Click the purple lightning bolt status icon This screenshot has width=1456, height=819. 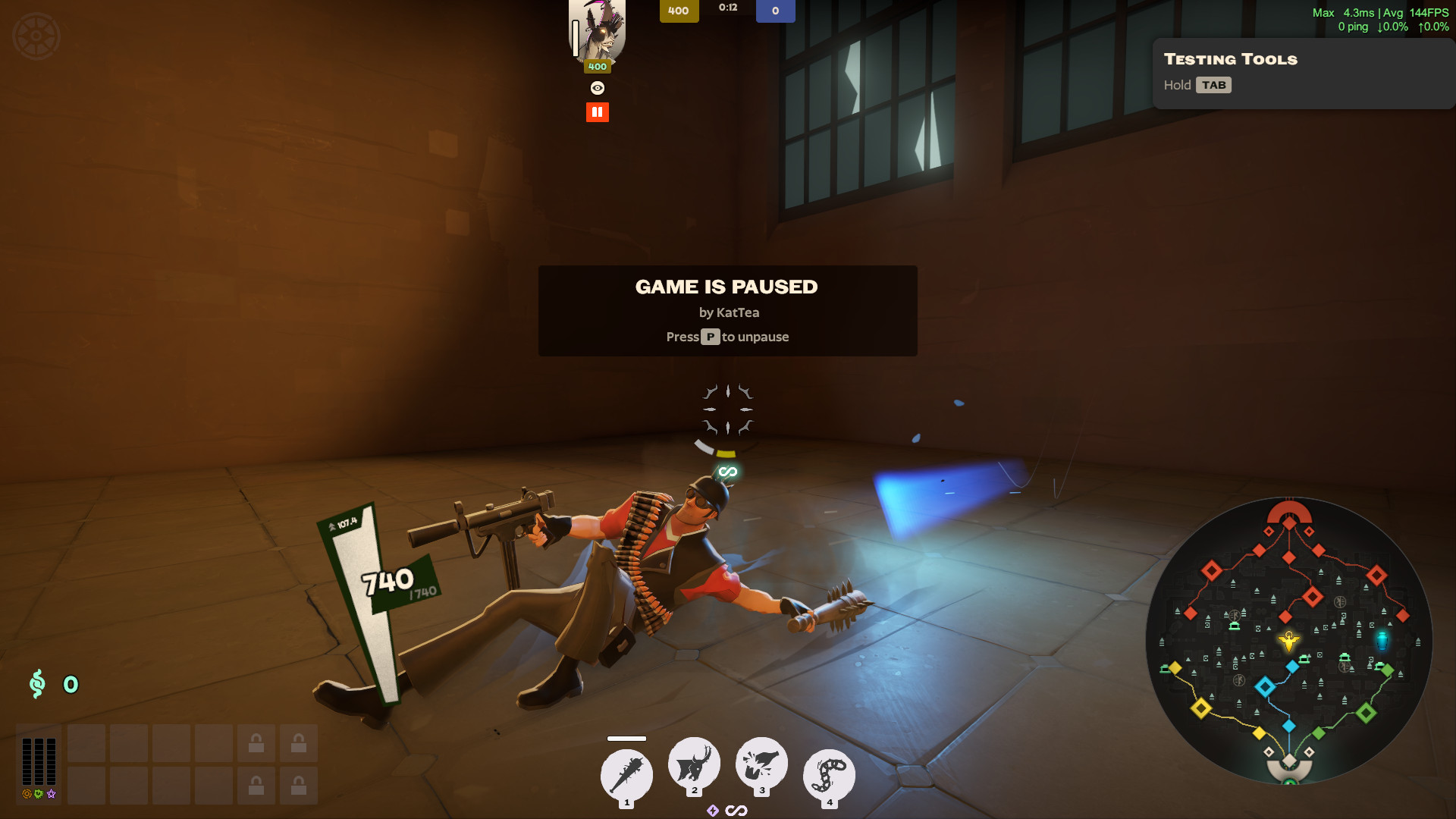[x=713, y=810]
